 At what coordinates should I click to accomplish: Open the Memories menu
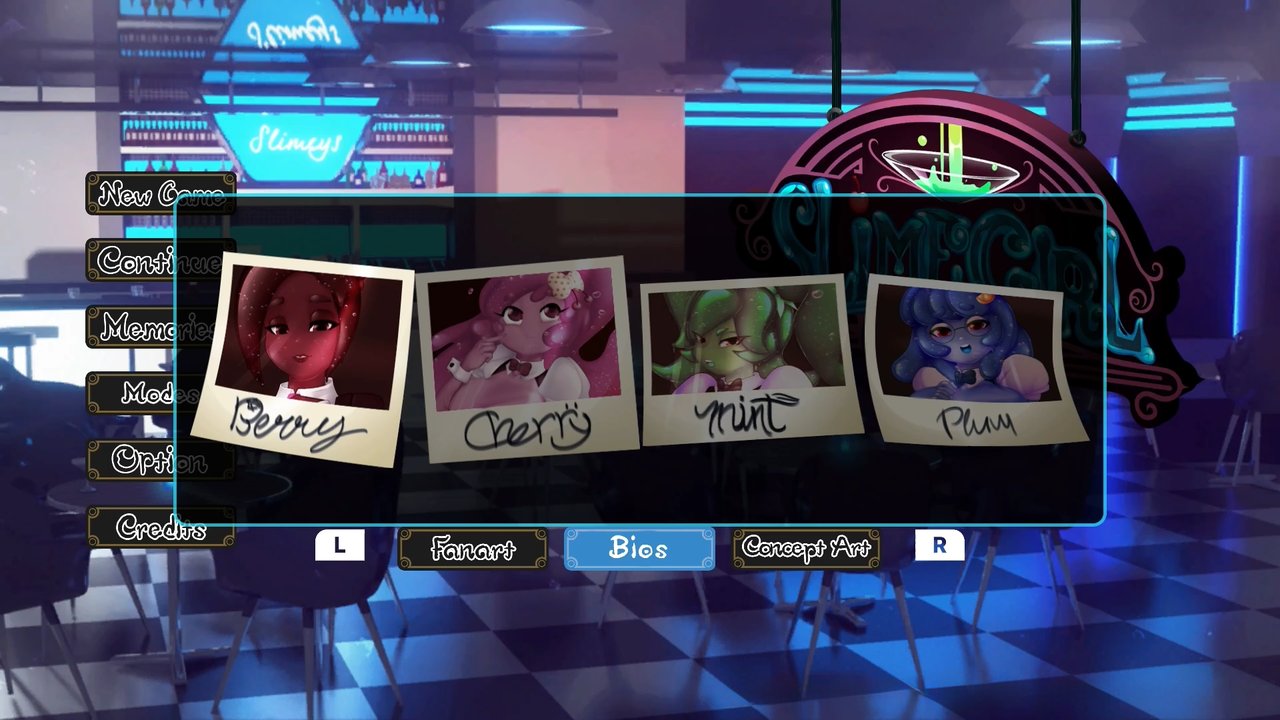point(160,328)
